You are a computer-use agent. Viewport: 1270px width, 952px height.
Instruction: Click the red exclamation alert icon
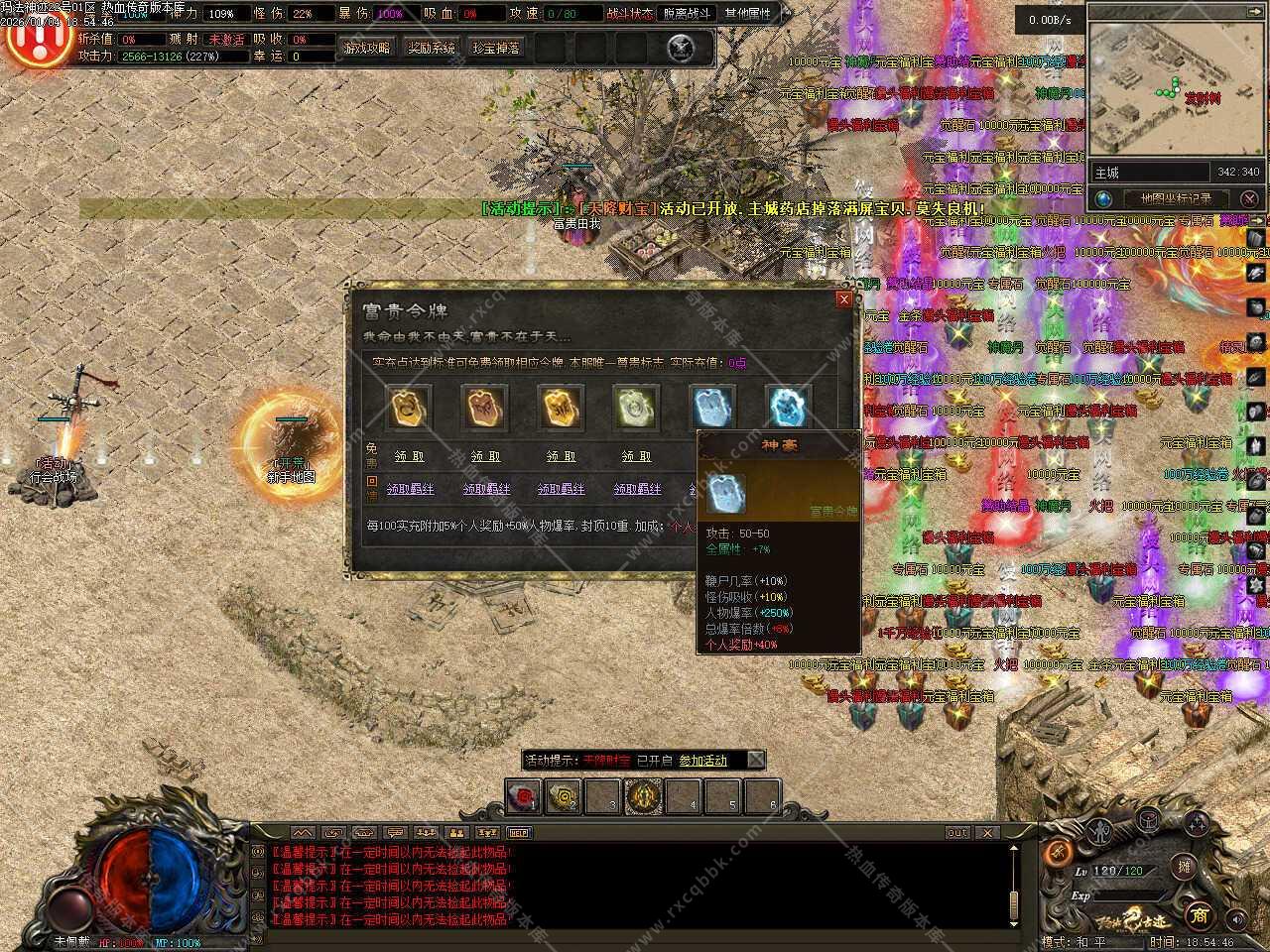pyautogui.click(x=37, y=40)
